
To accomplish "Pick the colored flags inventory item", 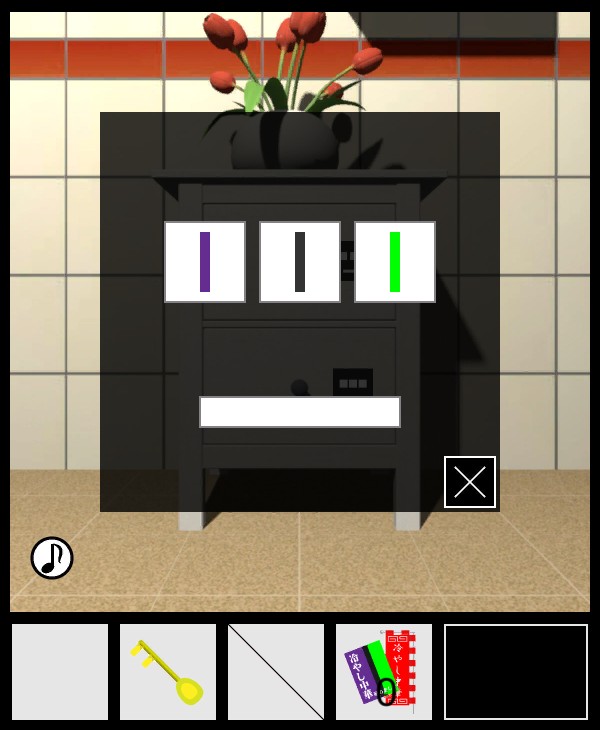I will point(384,672).
